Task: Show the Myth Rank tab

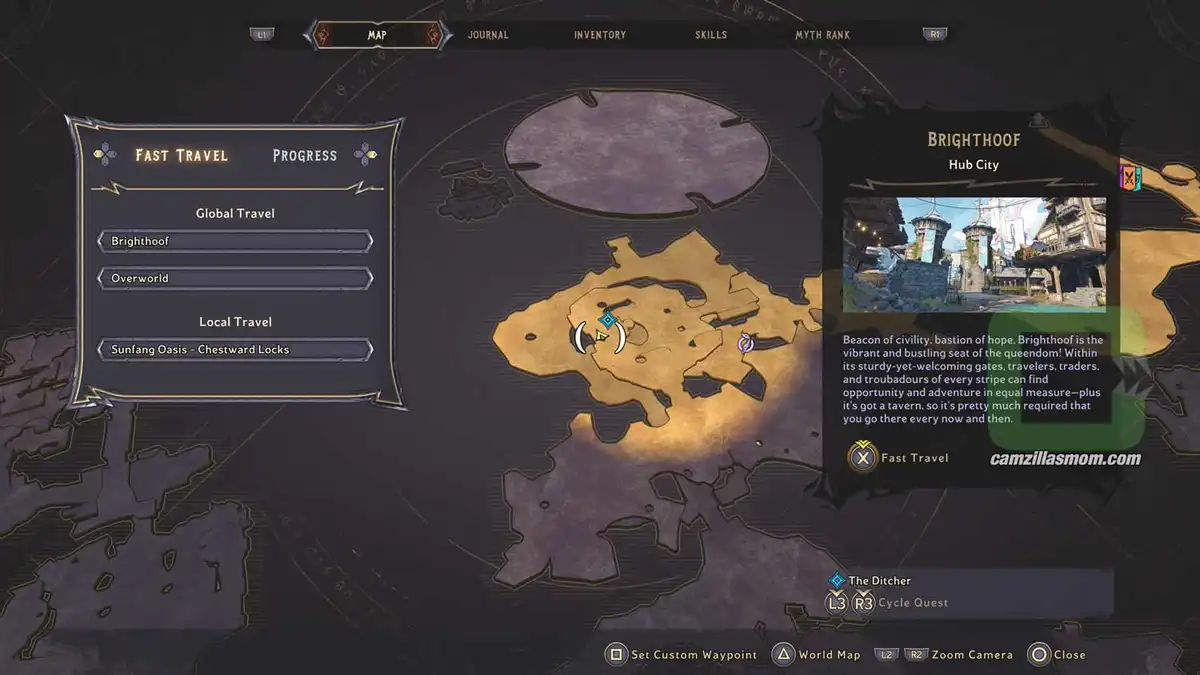Action: point(822,35)
